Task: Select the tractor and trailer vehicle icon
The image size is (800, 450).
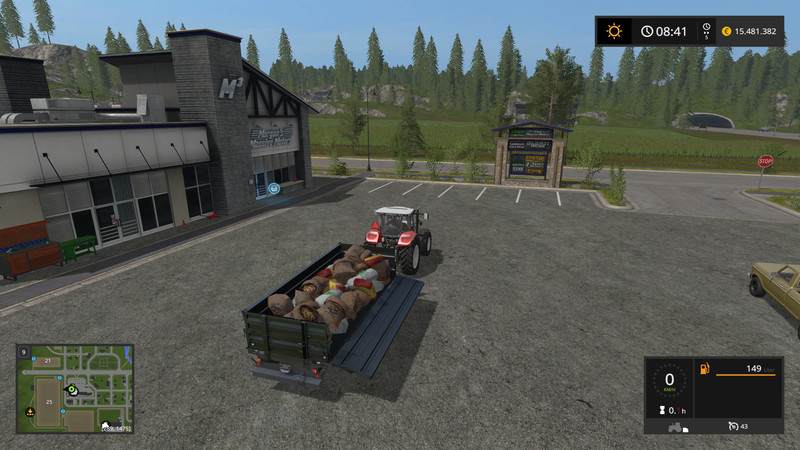Action: (673, 426)
